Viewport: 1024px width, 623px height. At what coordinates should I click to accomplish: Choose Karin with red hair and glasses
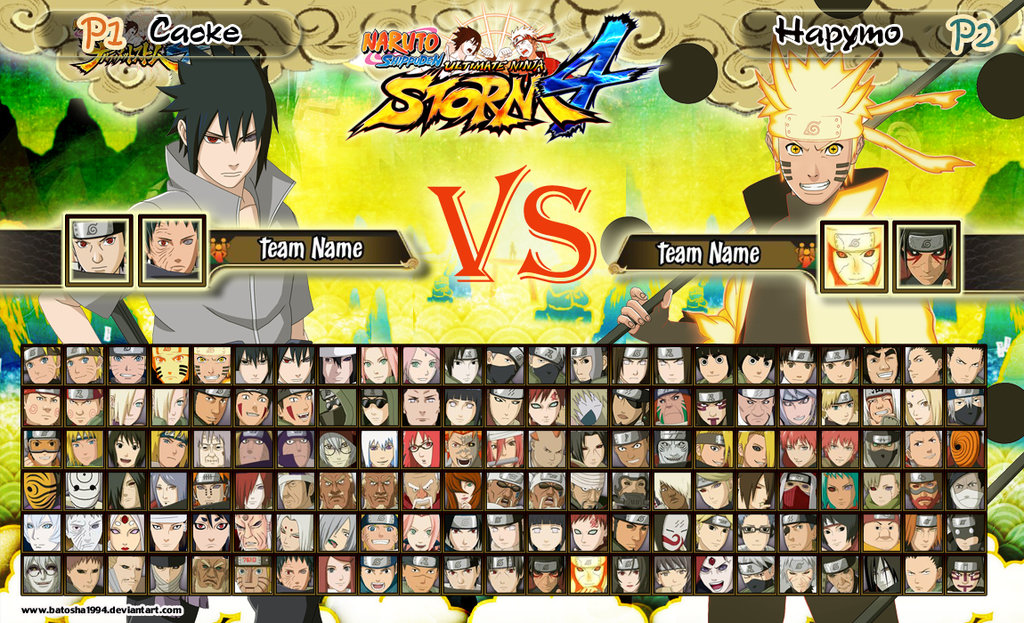(x=420, y=449)
